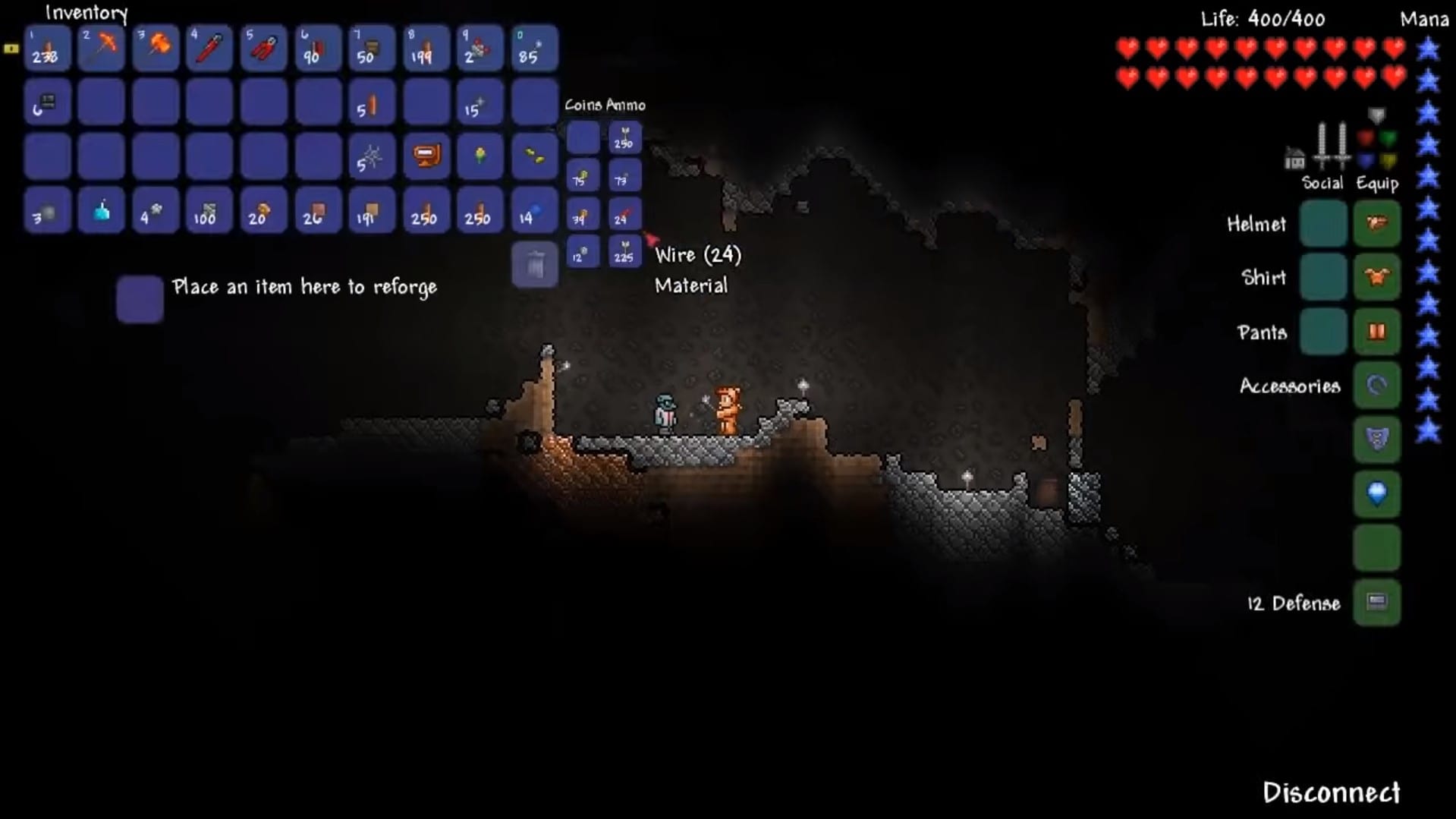
Task: Click the equipped helmet in the Equip slot
Action: tap(1376, 223)
